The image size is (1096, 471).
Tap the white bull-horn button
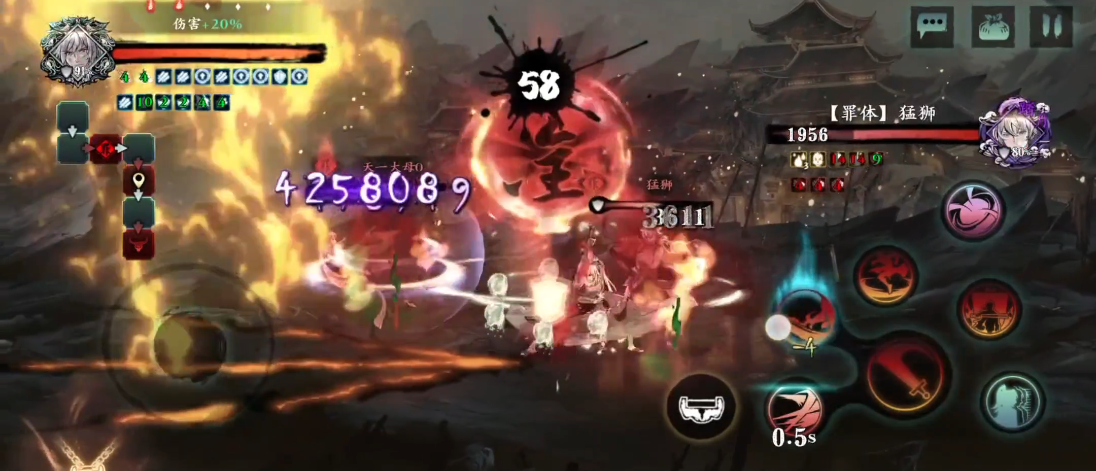click(700, 407)
